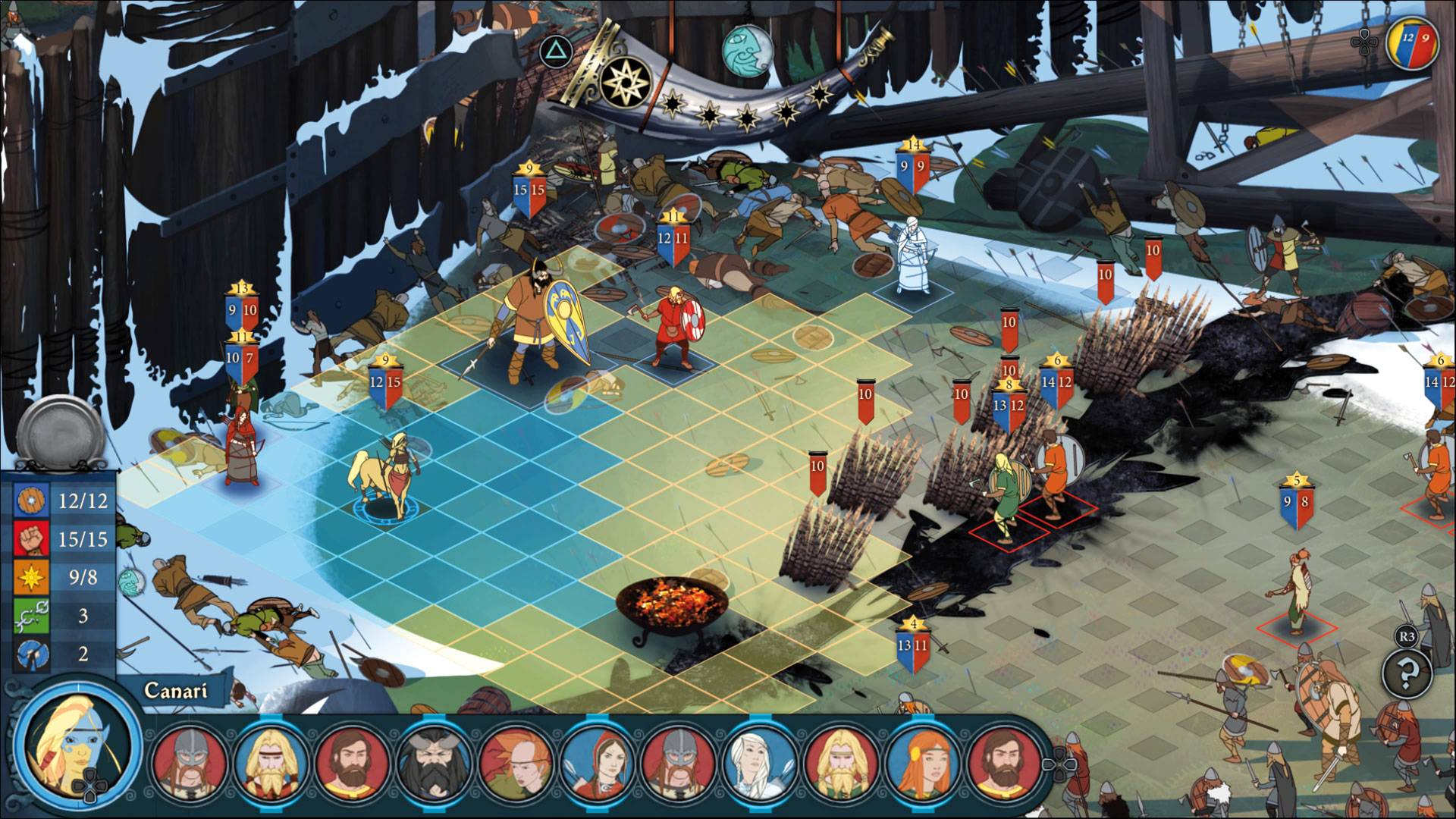Activate the large star on the willpower horn

coord(626,81)
